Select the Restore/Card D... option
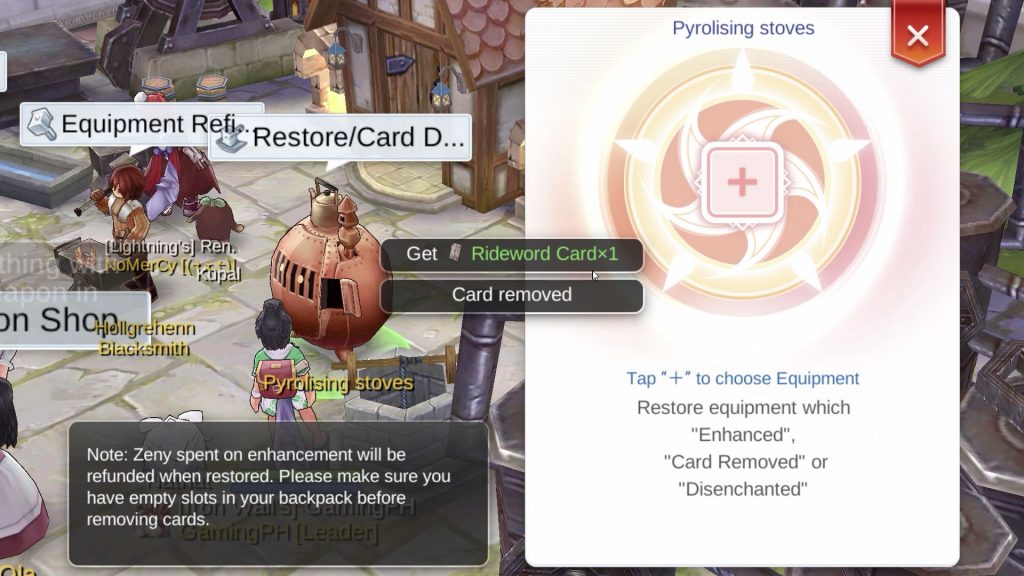Screen dimensions: 1024x576 tap(340, 138)
